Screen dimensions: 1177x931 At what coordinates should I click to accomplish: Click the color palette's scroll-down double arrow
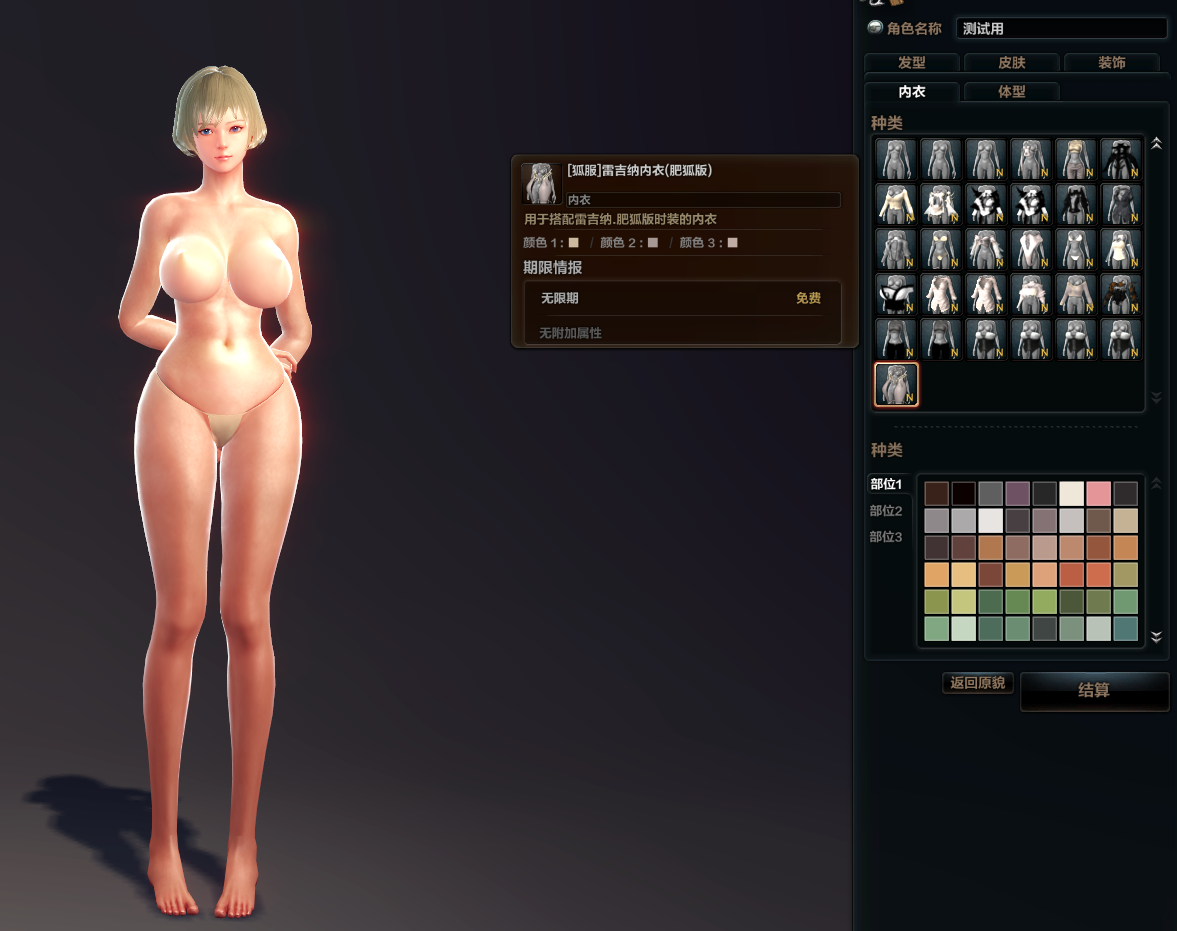click(1156, 636)
